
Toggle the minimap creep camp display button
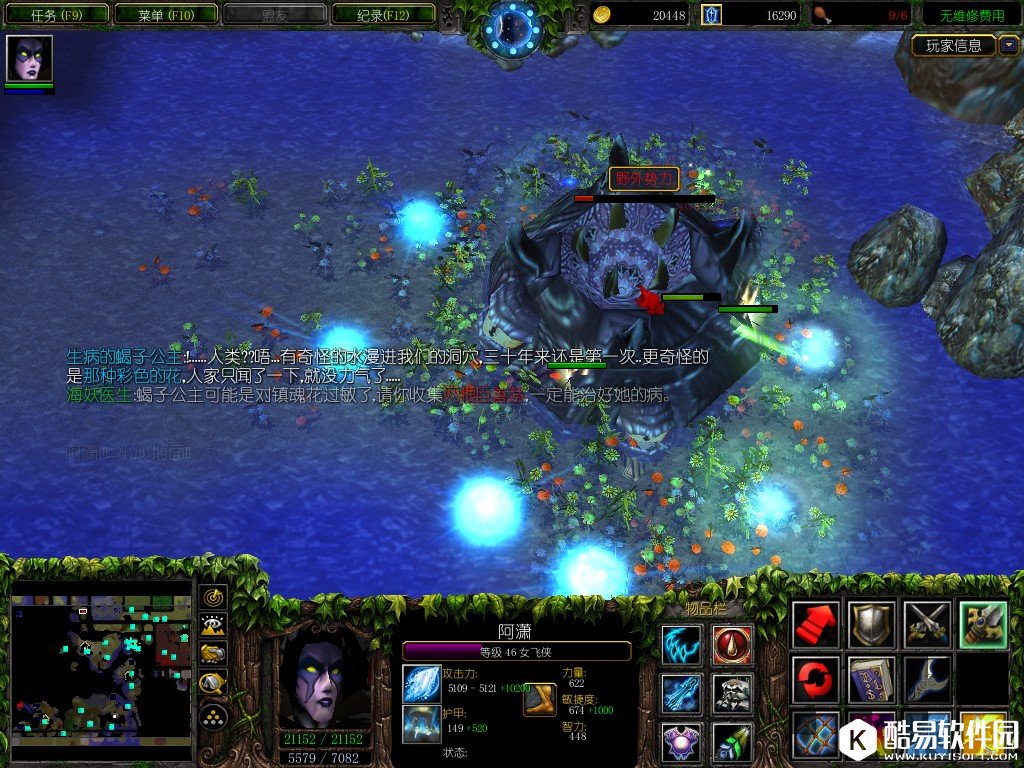(213, 684)
